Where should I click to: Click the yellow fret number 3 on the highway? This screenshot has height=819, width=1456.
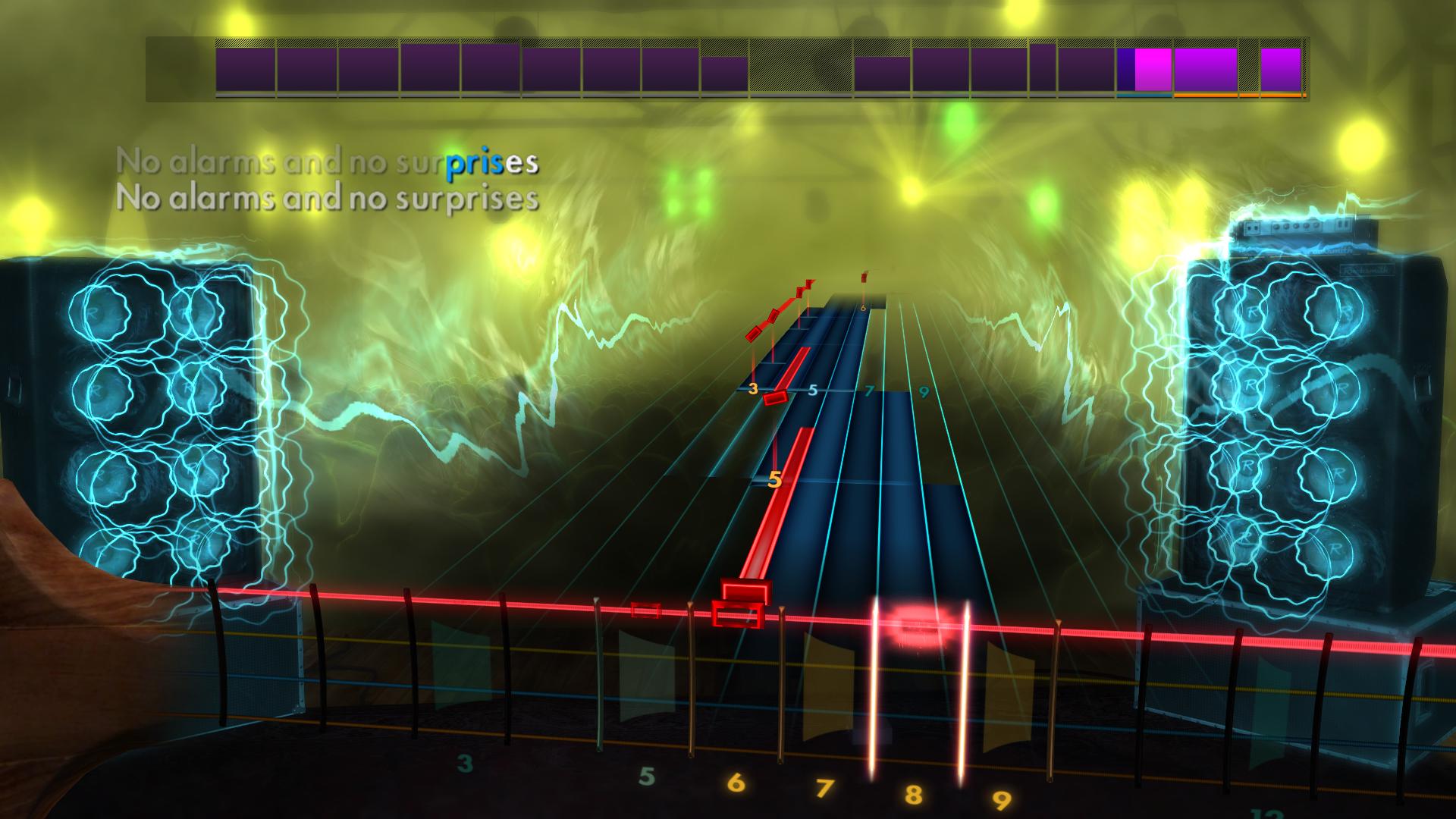click(753, 388)
